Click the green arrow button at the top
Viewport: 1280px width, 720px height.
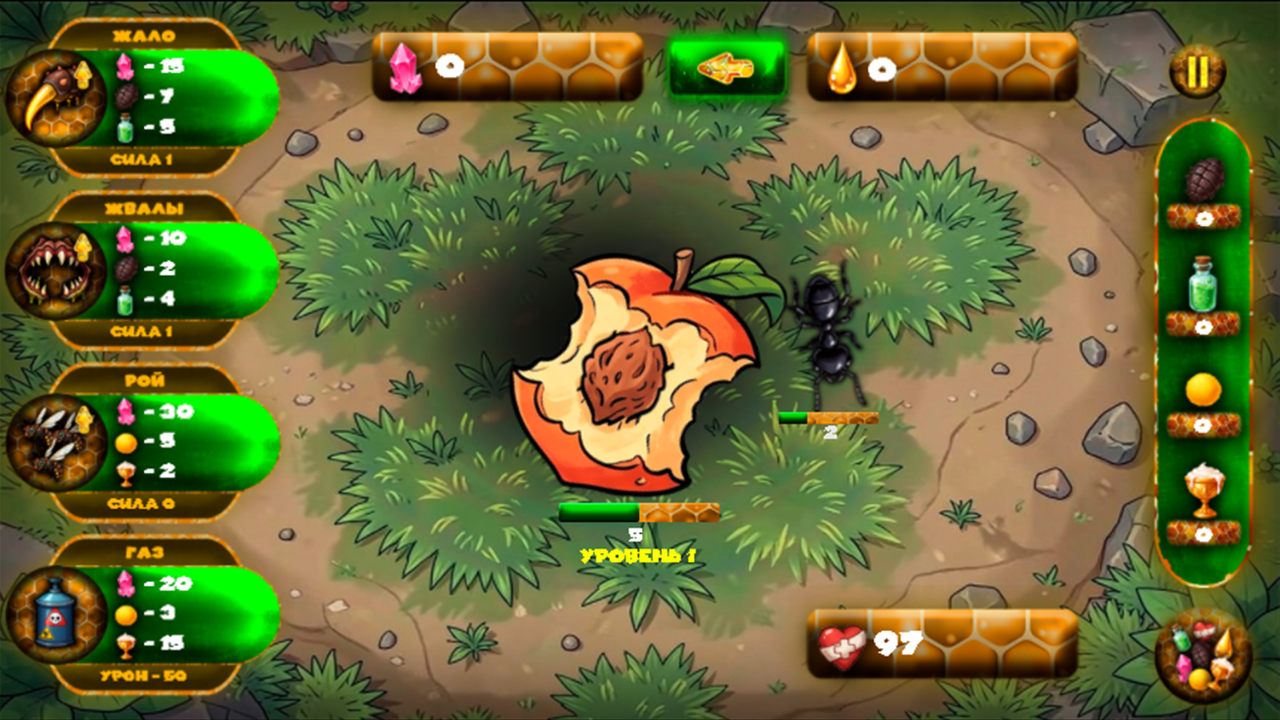[730, 65]
